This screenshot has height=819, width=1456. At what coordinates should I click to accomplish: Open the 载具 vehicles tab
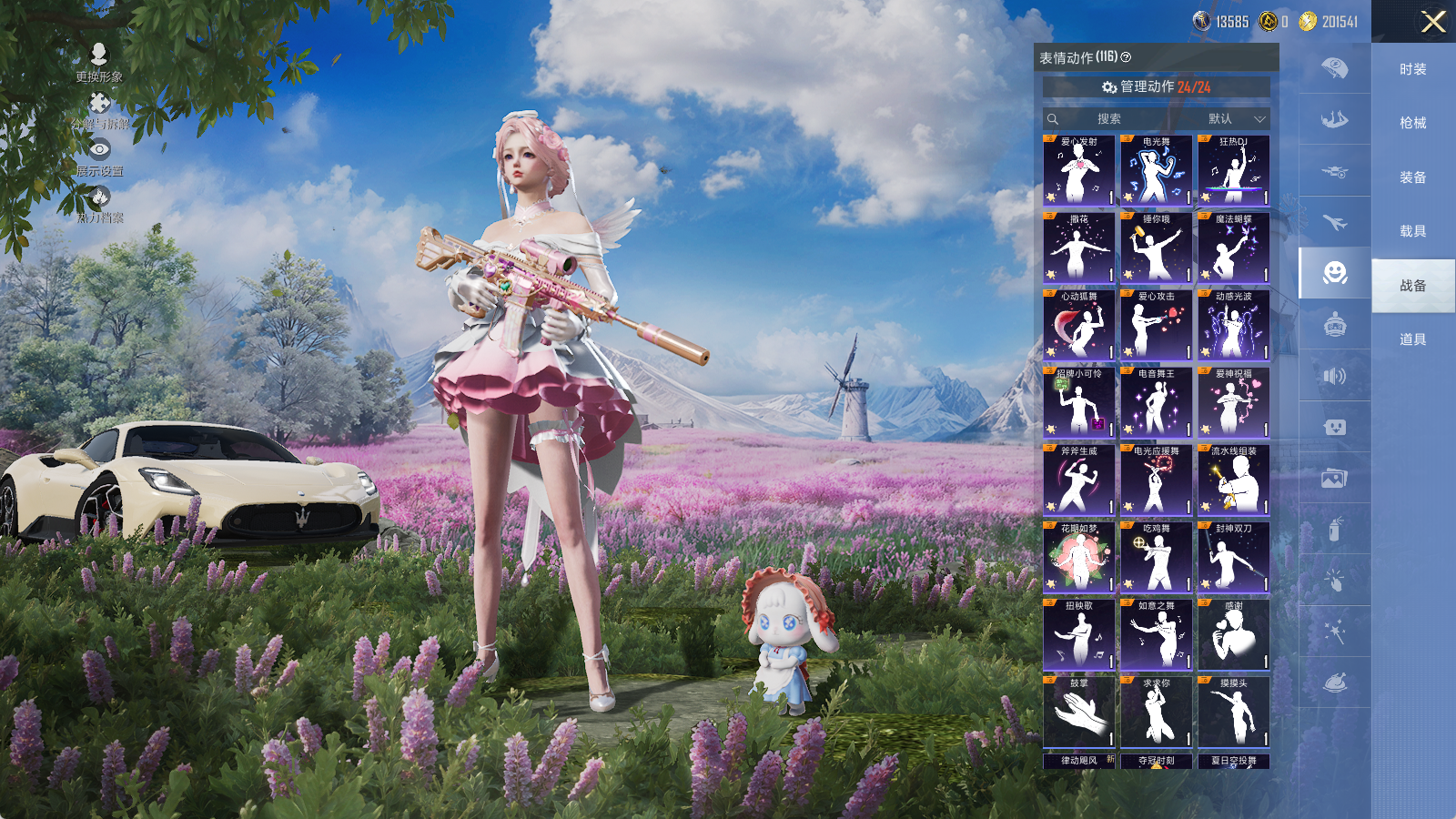click(1412, 231)
